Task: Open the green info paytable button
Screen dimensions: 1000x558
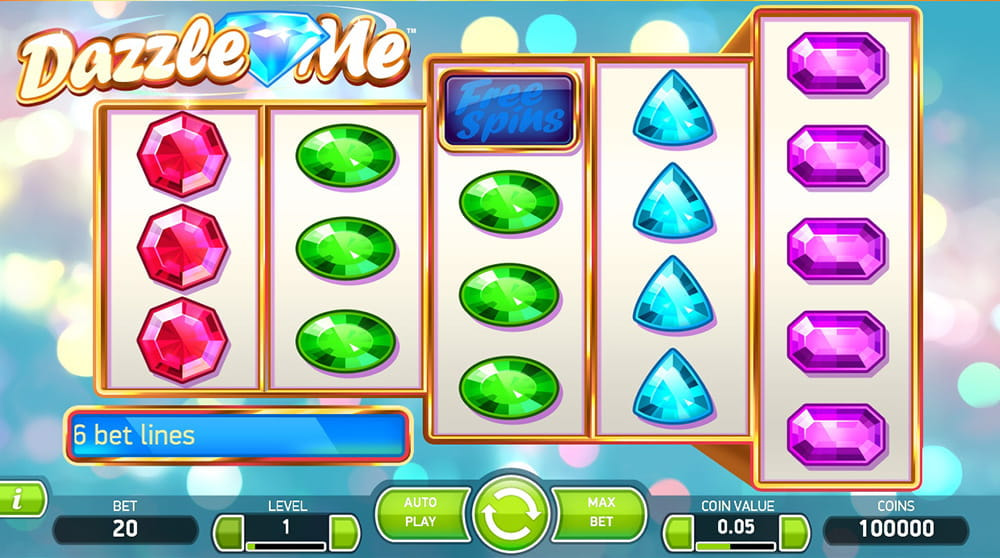Action: tap(20, 498)
